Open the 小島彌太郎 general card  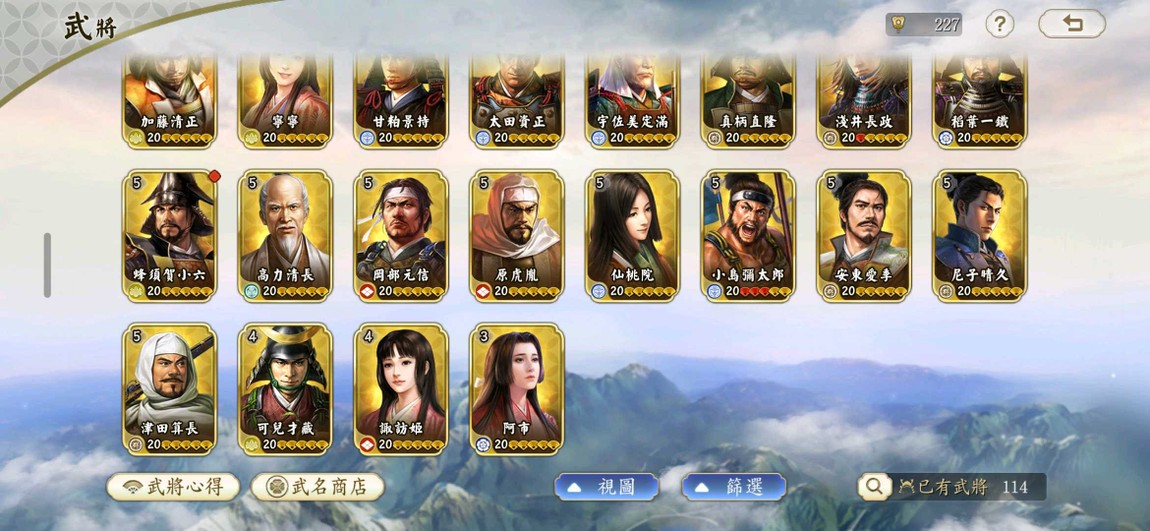749,235
